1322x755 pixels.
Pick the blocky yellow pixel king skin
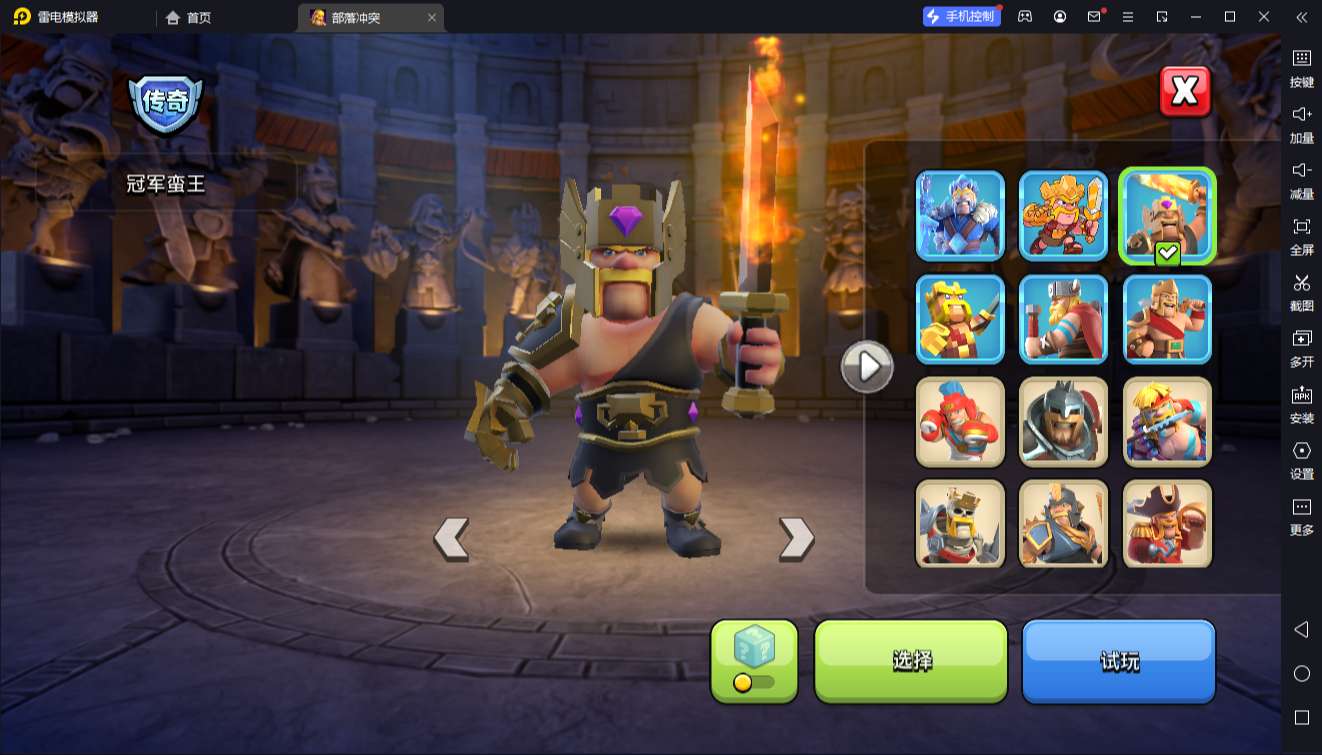coord(960,319)
